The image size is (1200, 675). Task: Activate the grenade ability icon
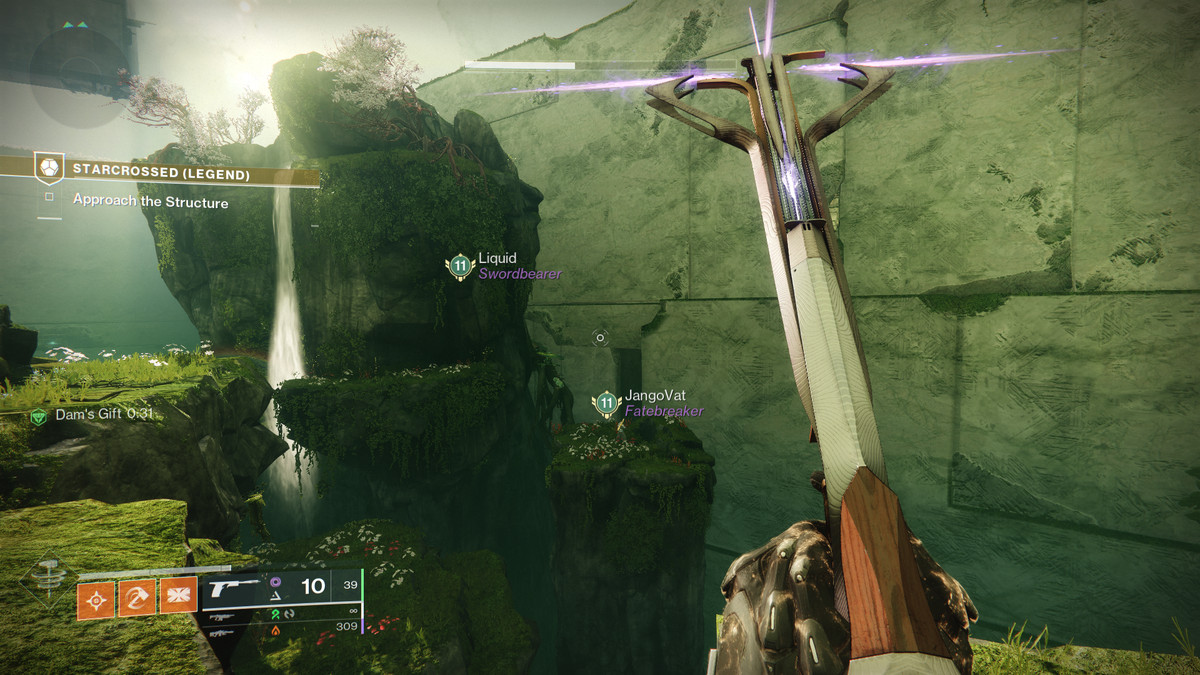(96, 599)
